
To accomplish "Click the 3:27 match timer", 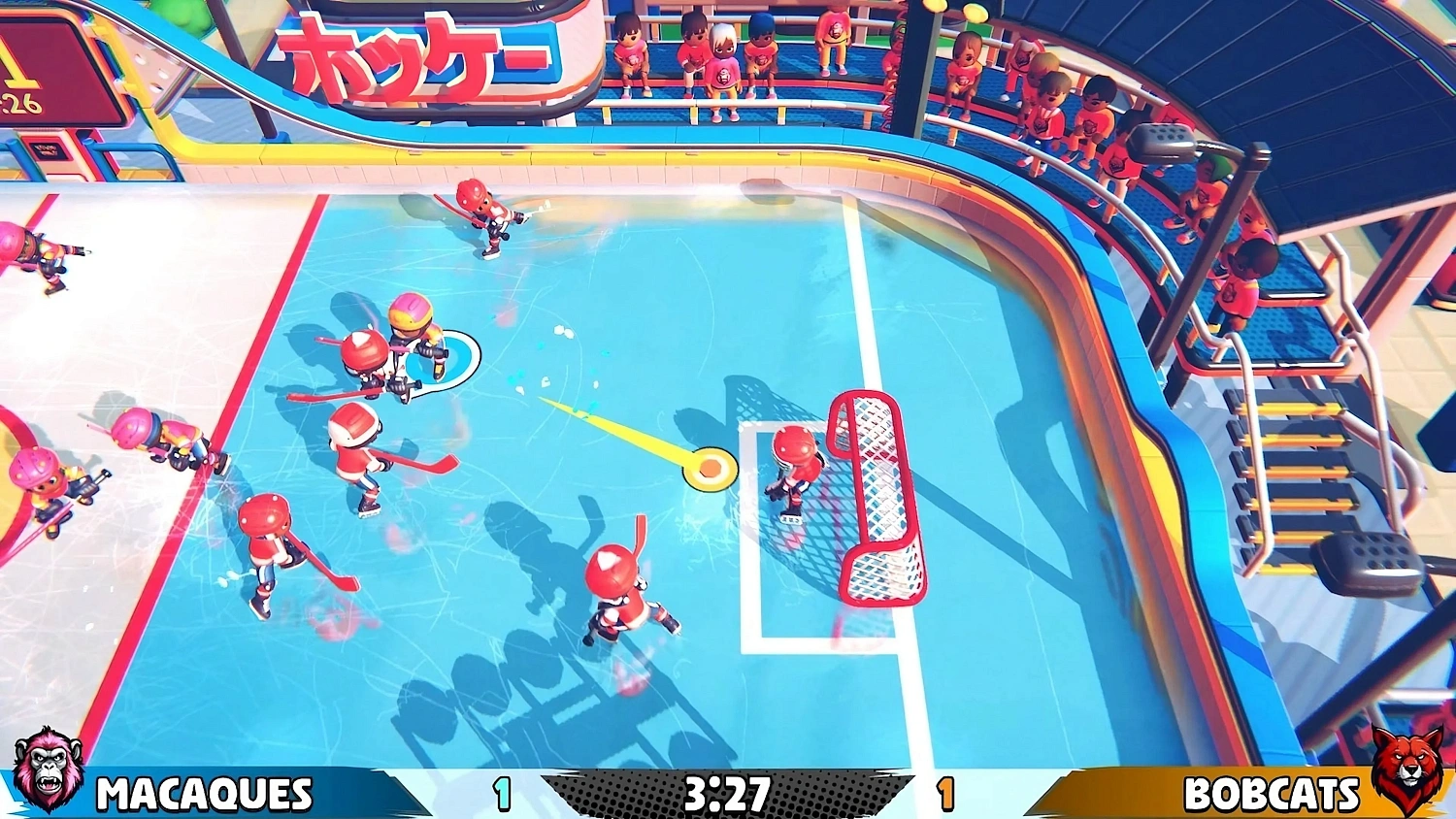I will pyautogui.click(x=728, y=794).
